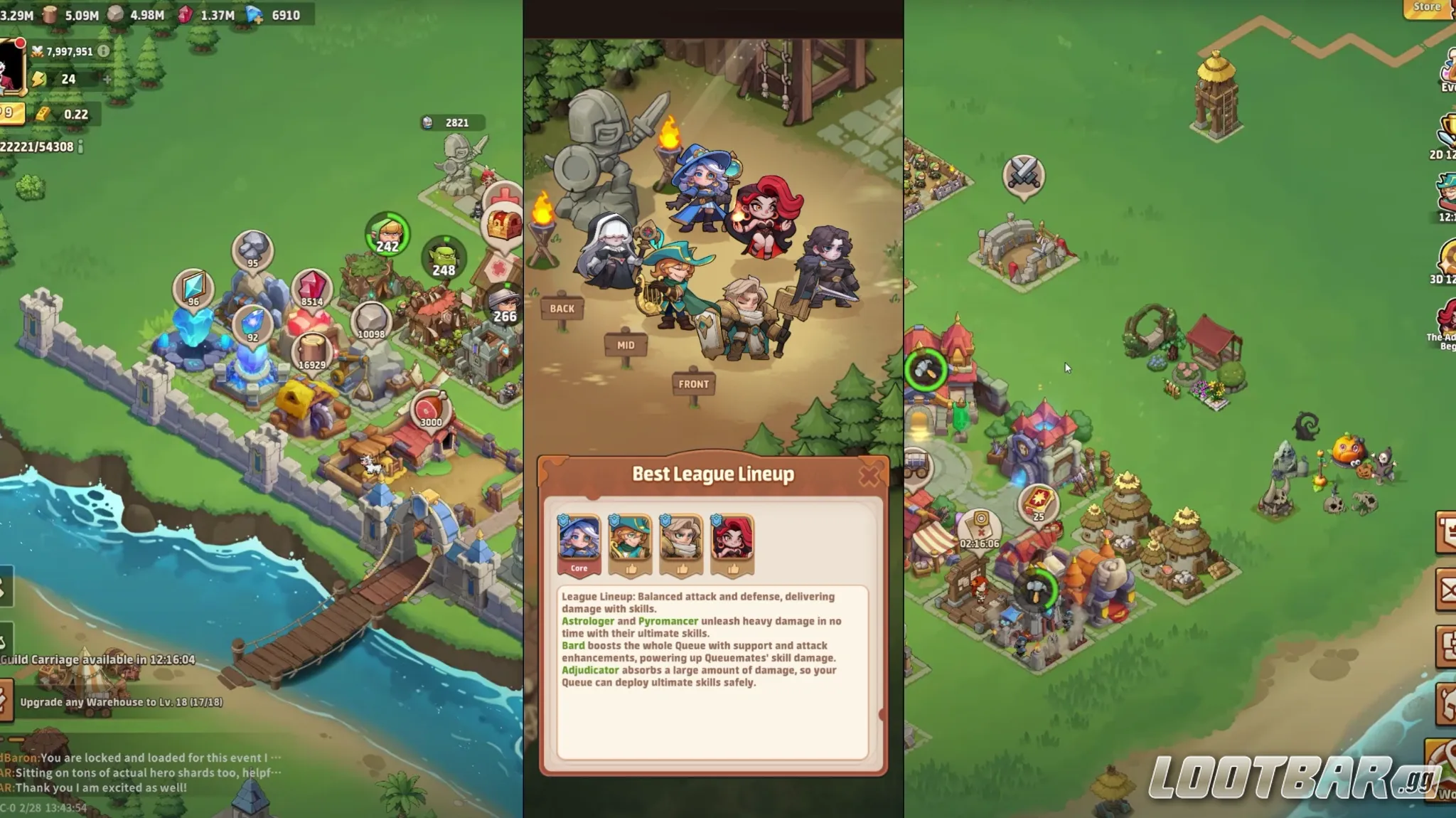Click the plus beside the 6910 gems
Screen dimensions: 1456x818
[259, 19]
